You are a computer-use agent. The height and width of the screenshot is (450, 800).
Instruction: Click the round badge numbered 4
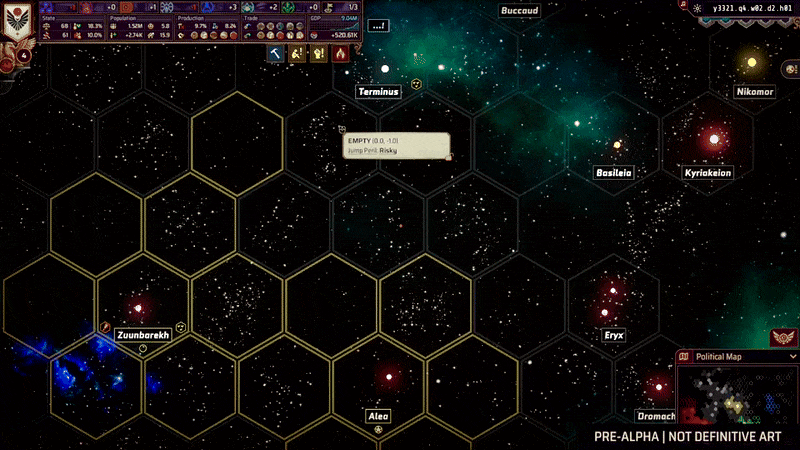pos(22,56)
